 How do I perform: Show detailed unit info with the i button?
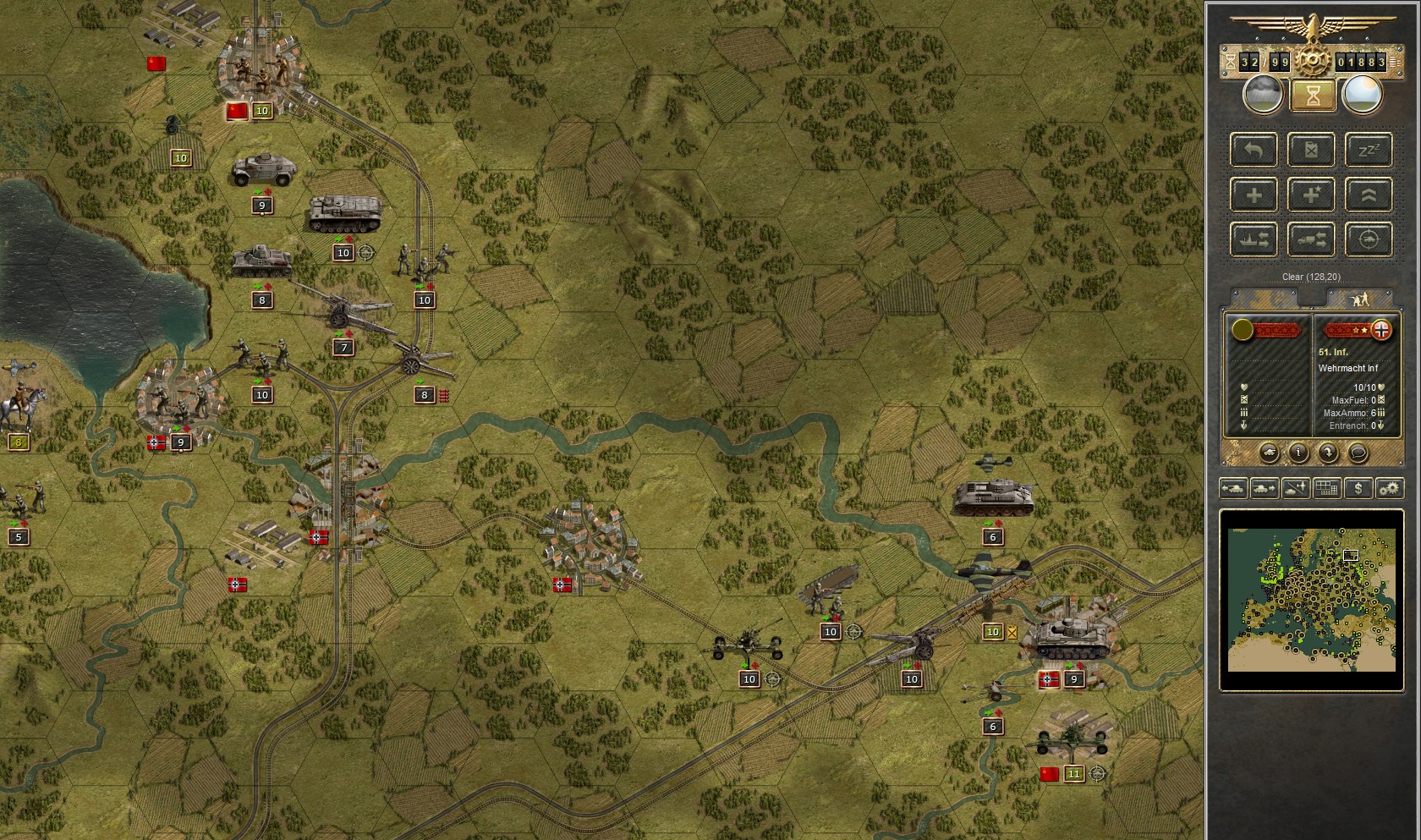click(1298, 453)
